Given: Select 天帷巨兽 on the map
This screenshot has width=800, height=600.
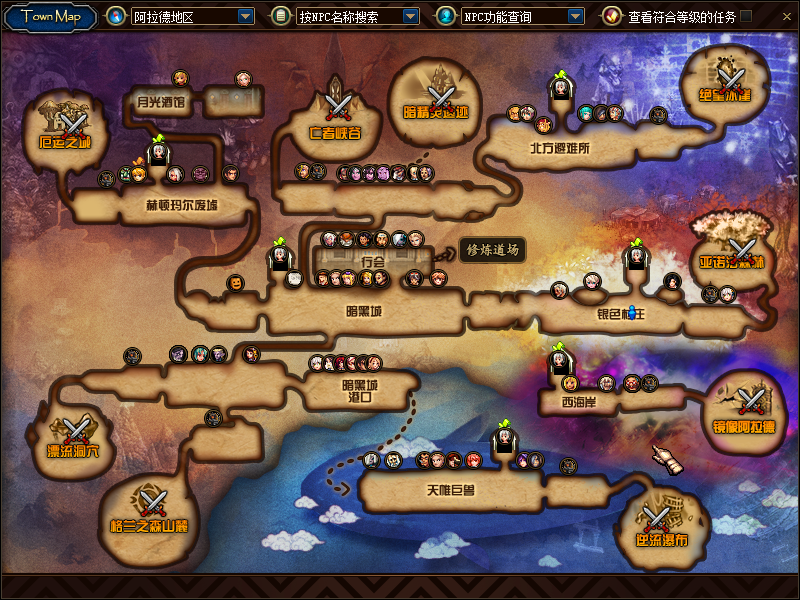Looking at the screenshot, I should [x=449, y=490].
